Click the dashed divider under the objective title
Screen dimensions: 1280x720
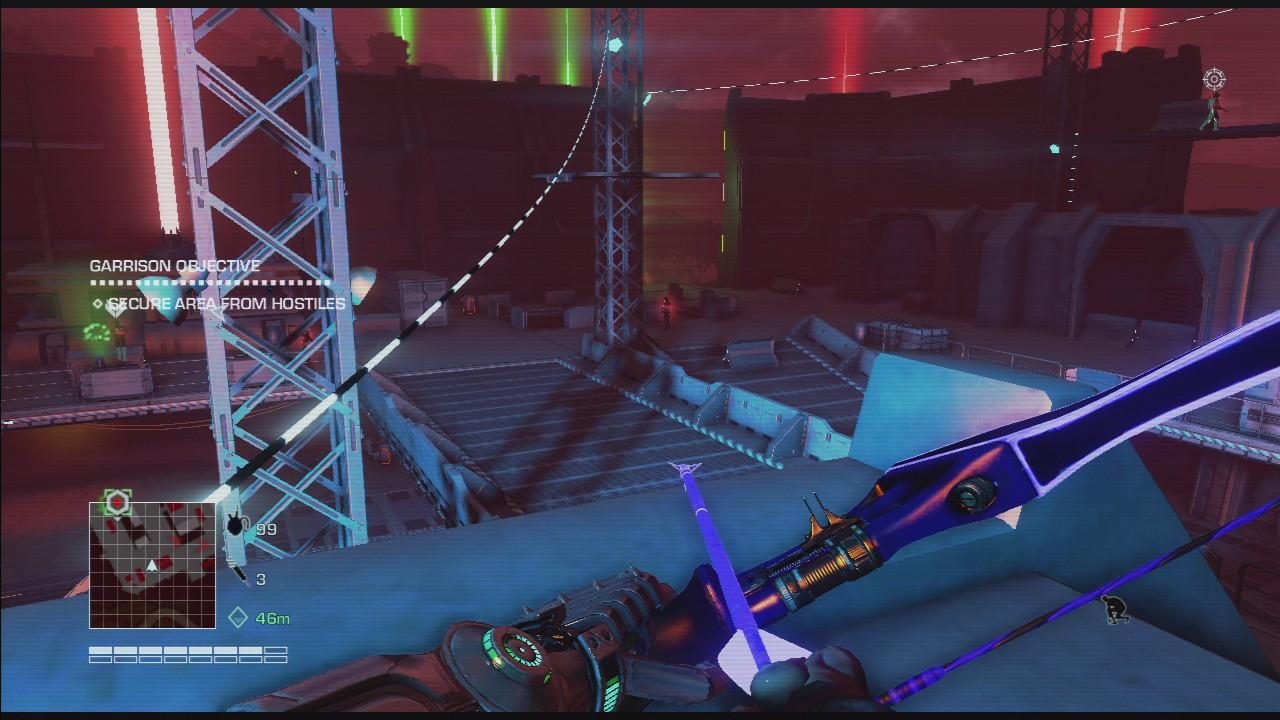coord(200,283)
